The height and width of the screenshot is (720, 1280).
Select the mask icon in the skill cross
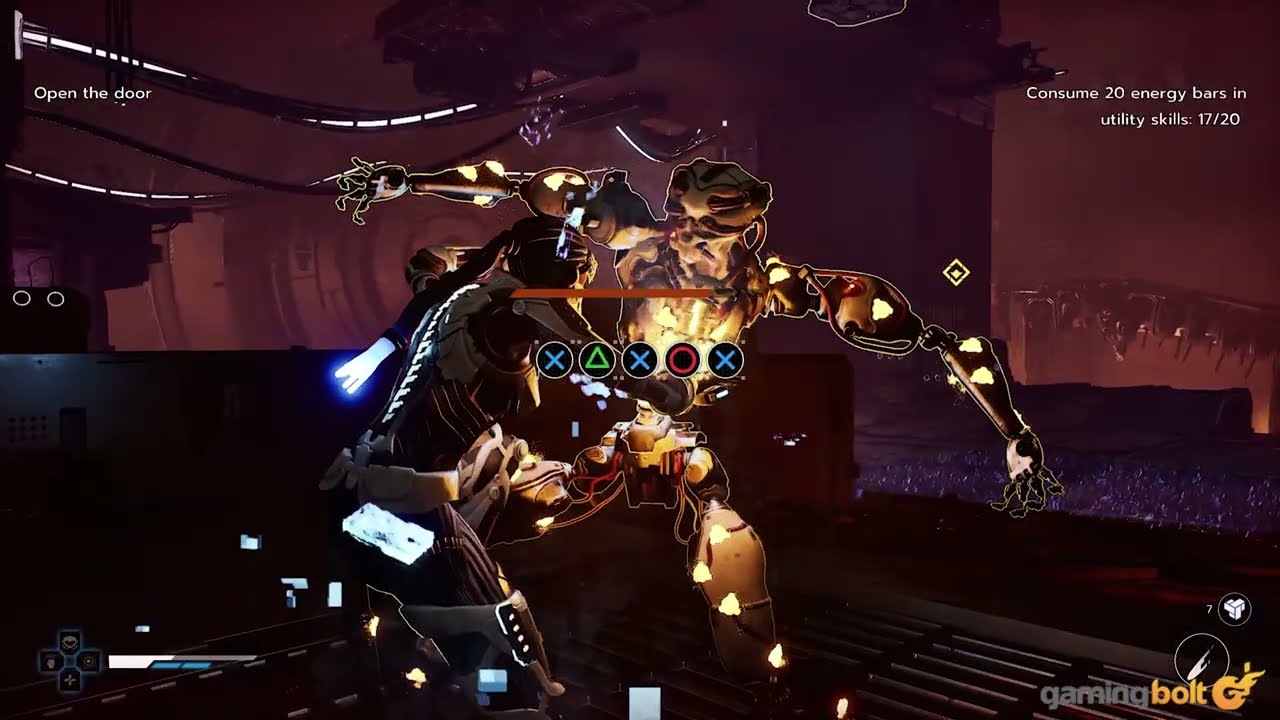coord(69,641)
